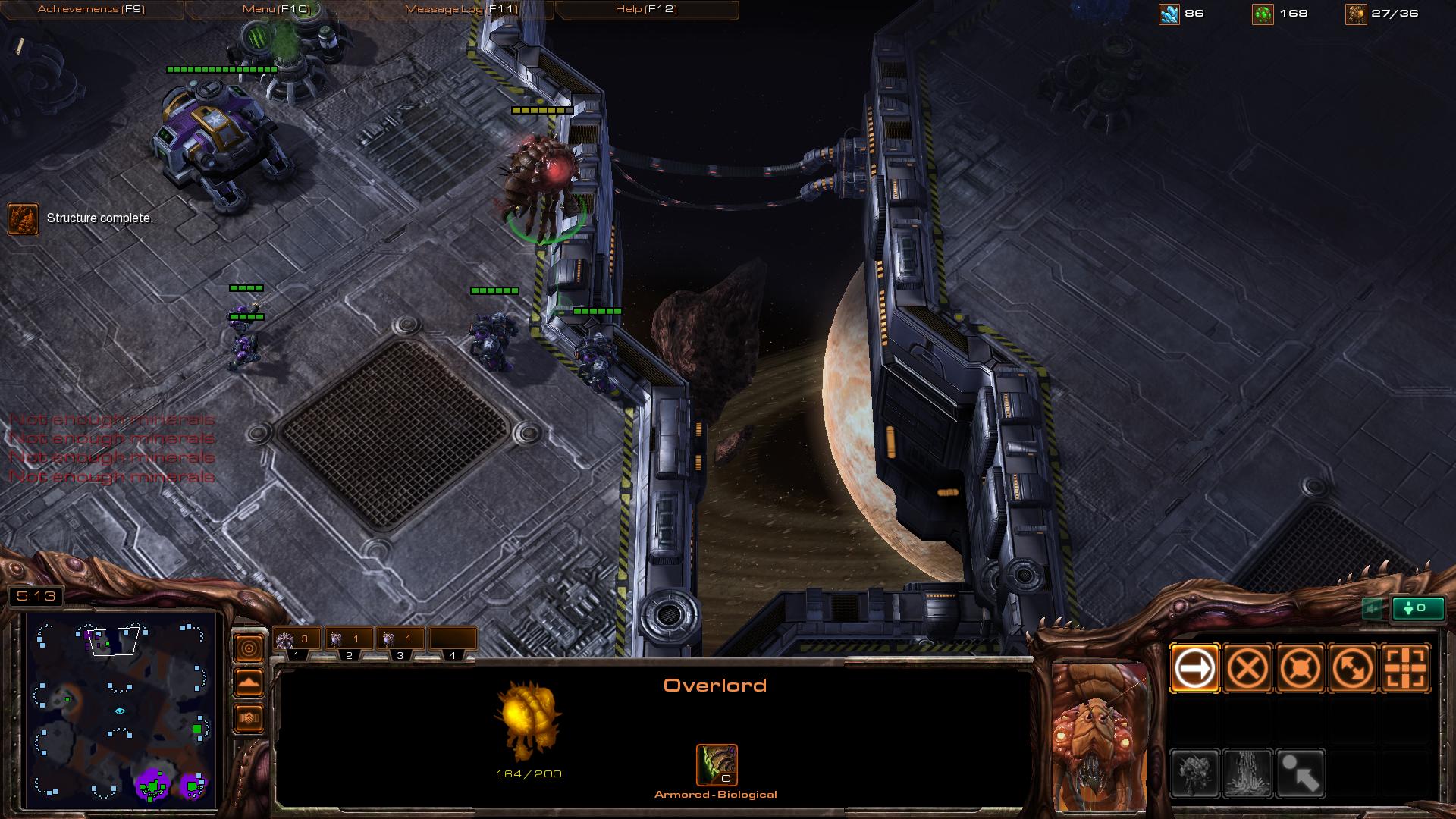1456x819 pixels.
Task: Click the greyed-out Generate Creep ability
Action: click(1247, 773)
